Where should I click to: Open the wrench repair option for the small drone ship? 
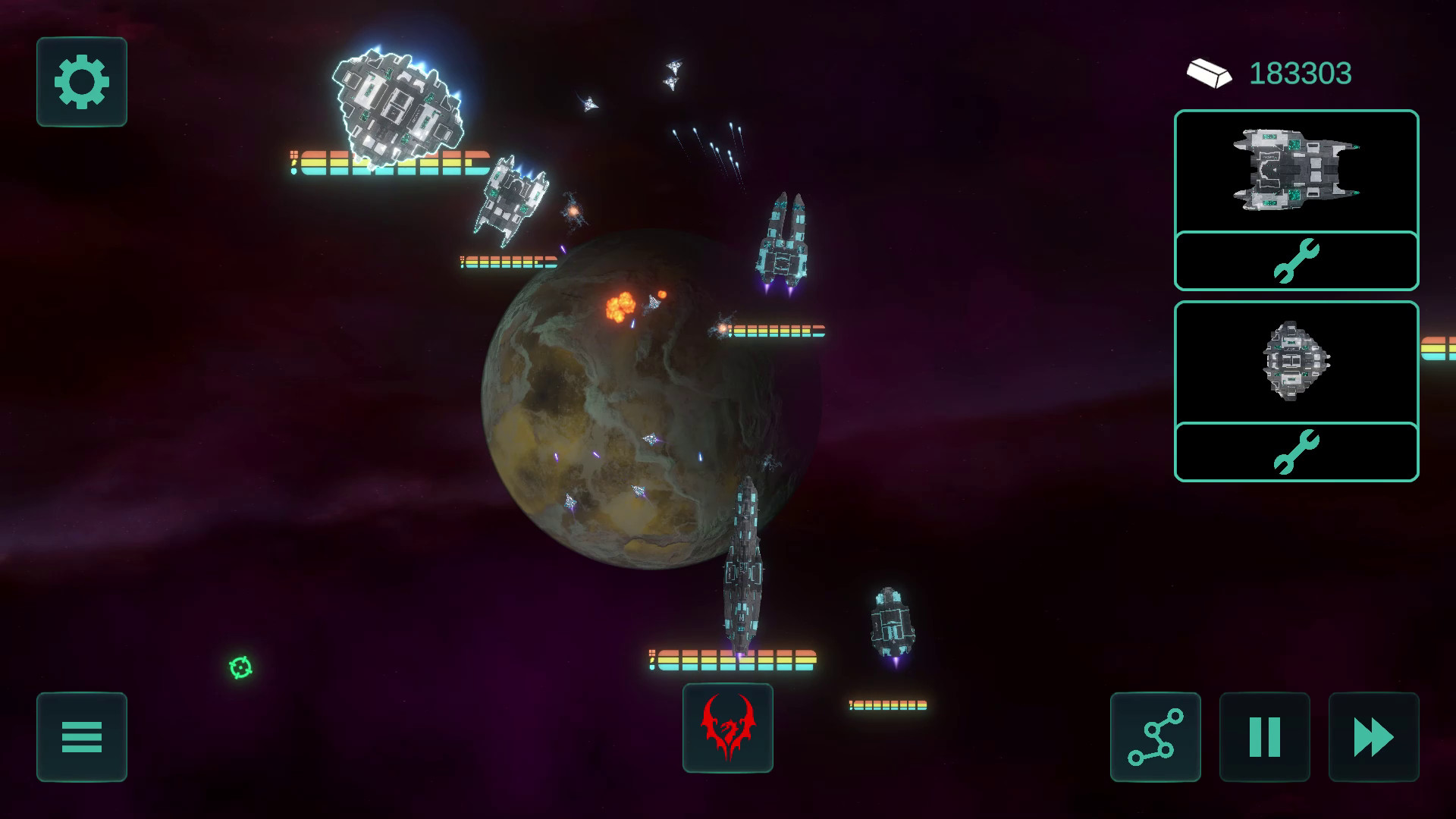1295,452
